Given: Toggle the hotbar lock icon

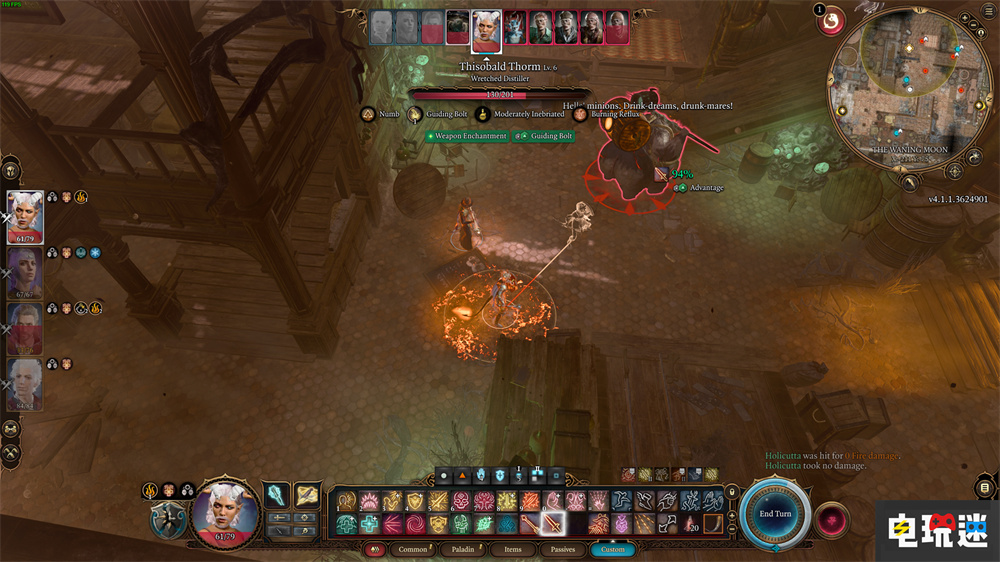Looking at the screenshot, I should pyautogui.click(x=733, y=491).
